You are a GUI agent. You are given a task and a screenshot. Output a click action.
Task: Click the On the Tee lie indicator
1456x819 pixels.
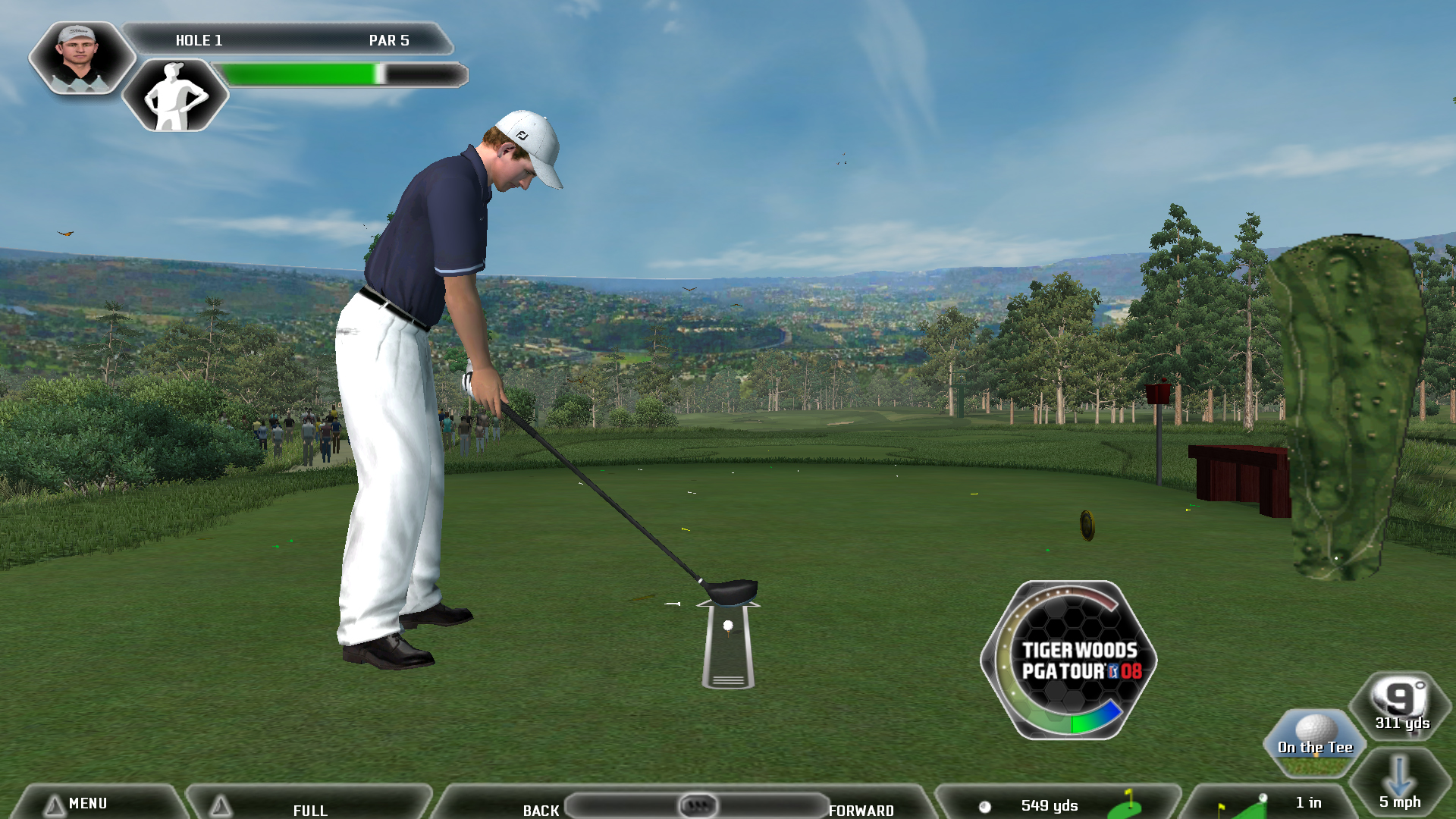(1314, 742)
